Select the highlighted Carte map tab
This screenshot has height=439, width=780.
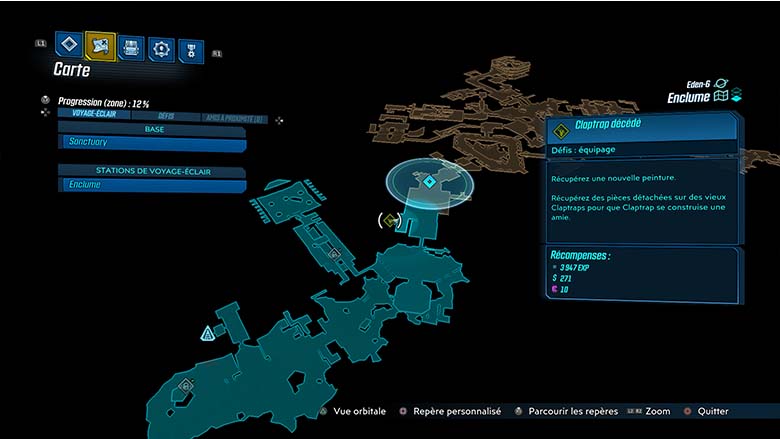pyautogui.click(x=100, y=45)
